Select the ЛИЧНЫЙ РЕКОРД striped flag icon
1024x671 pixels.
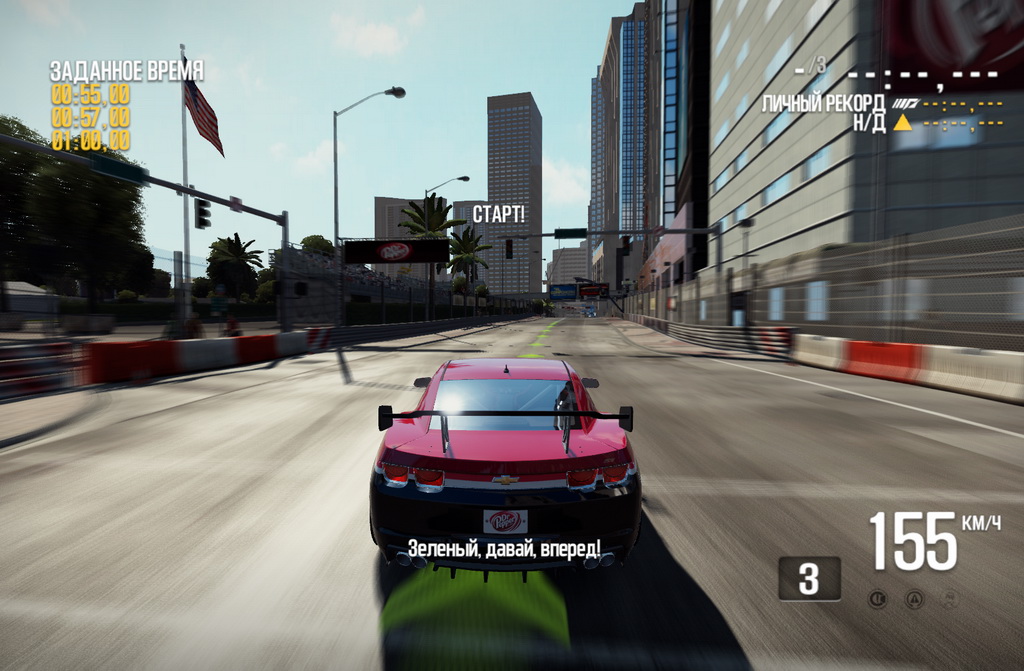tap(904, 103)
